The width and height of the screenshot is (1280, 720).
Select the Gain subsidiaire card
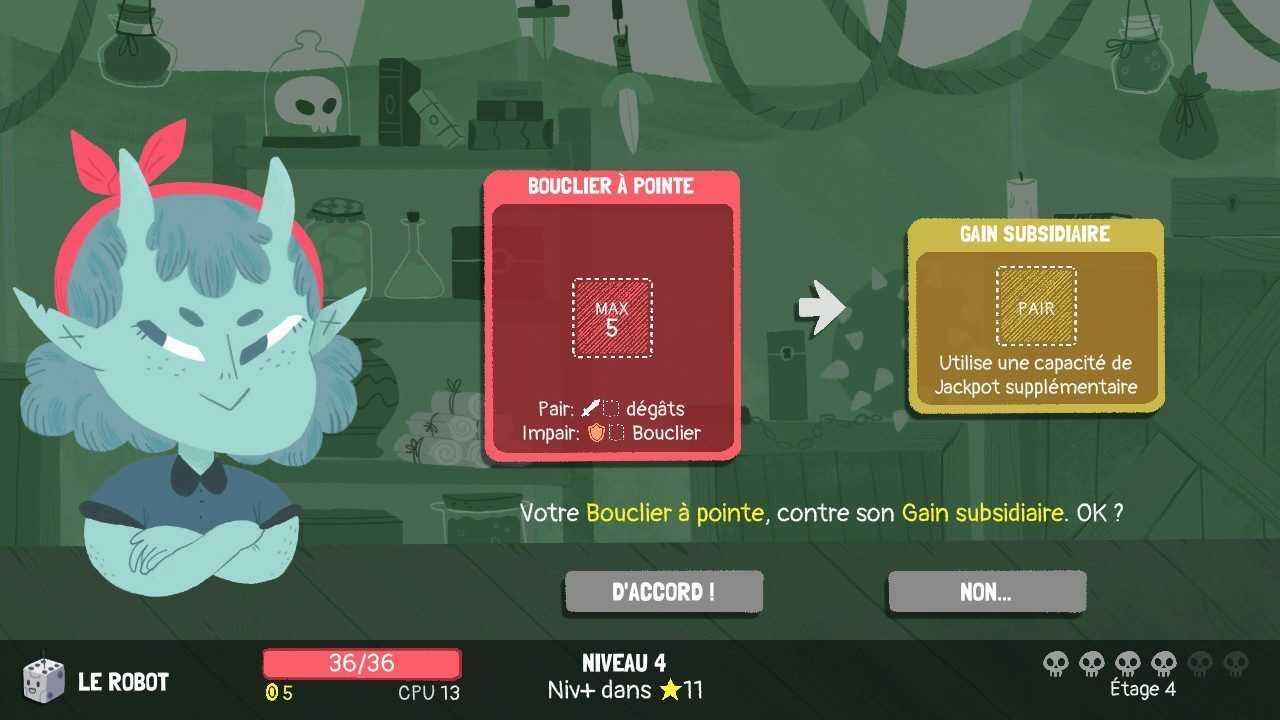pos(1035,314)
